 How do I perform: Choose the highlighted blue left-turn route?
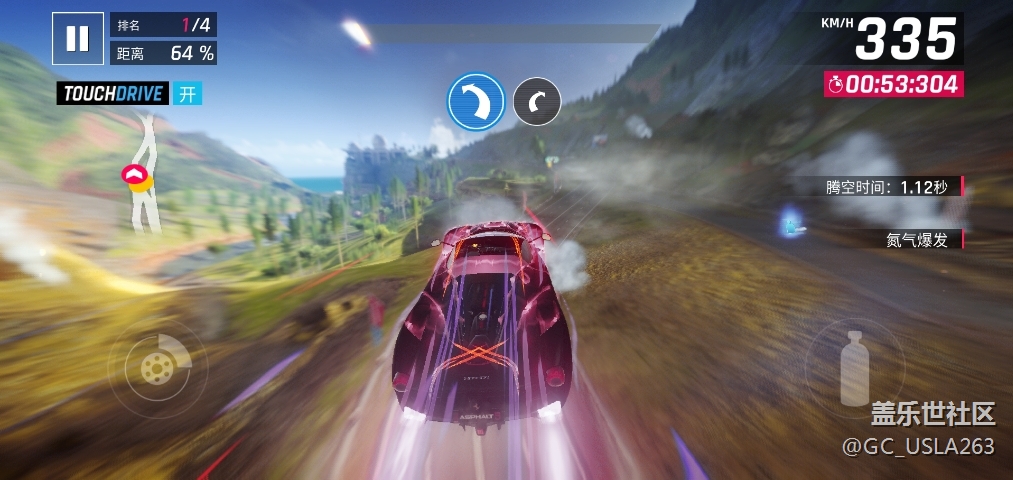[475, 101]
